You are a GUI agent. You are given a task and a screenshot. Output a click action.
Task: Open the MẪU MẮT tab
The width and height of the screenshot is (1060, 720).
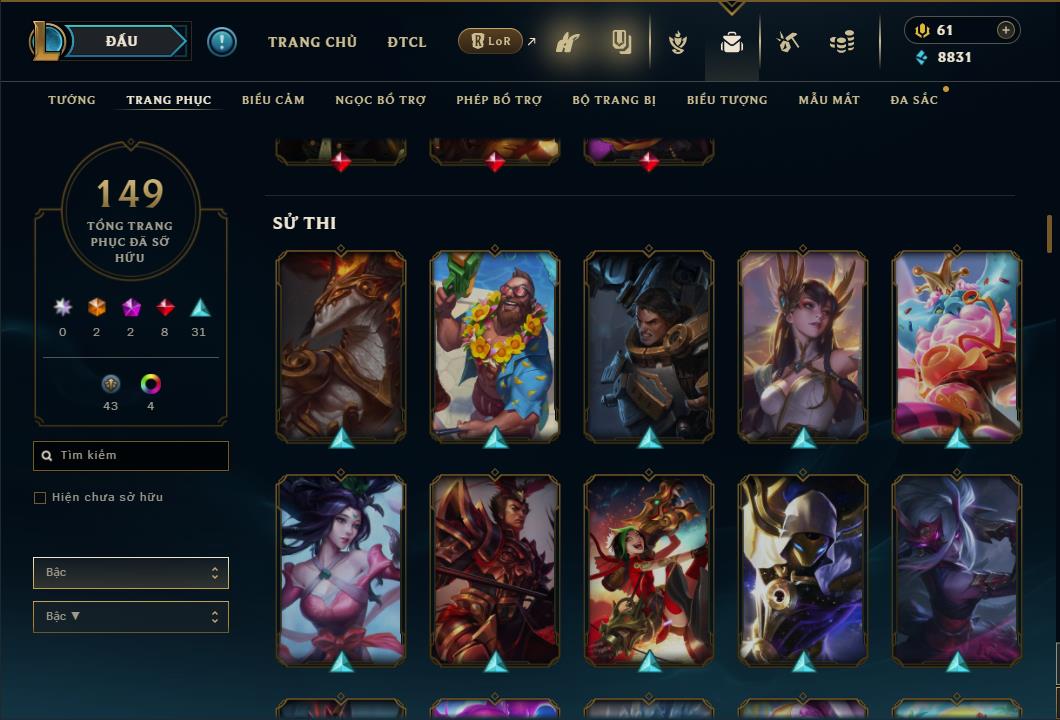(829, 100)
